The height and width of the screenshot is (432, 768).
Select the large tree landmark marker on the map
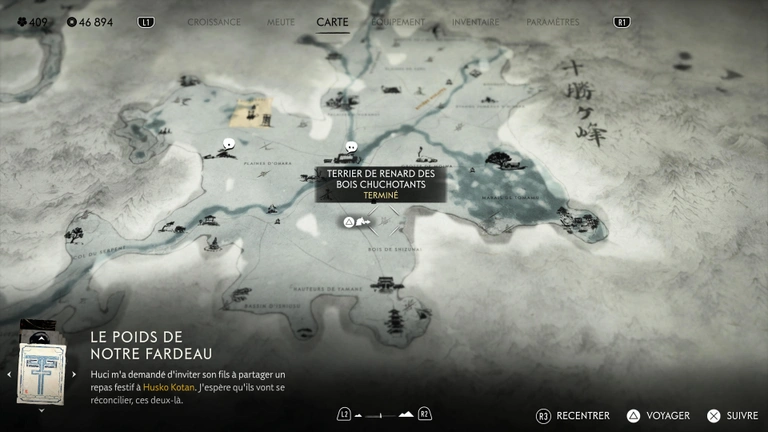click(x=498, y=158)
